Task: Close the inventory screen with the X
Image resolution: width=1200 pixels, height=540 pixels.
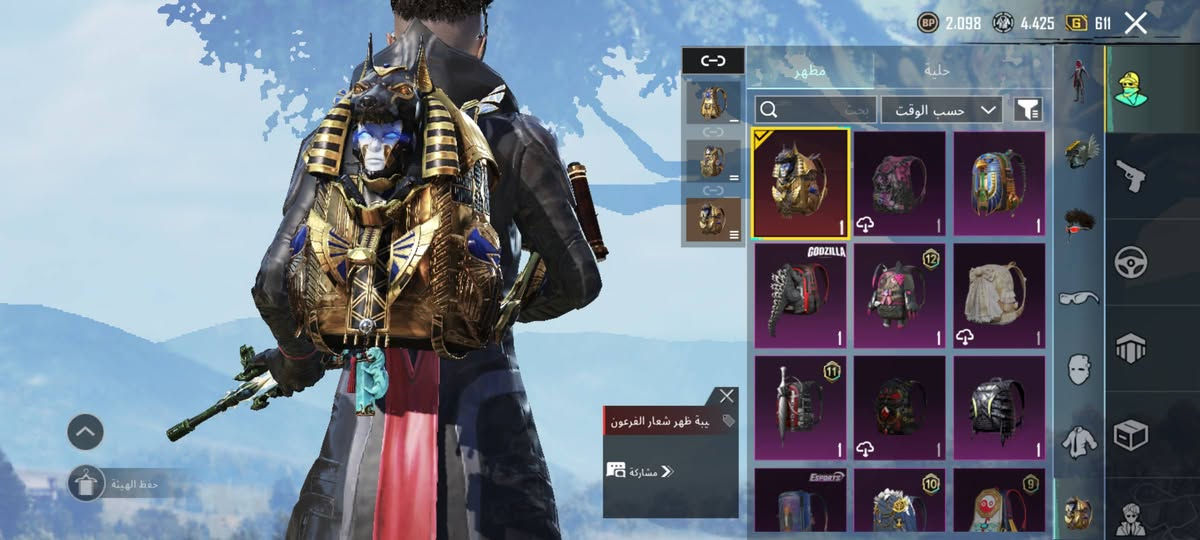Action: (x=1135, y=23)
